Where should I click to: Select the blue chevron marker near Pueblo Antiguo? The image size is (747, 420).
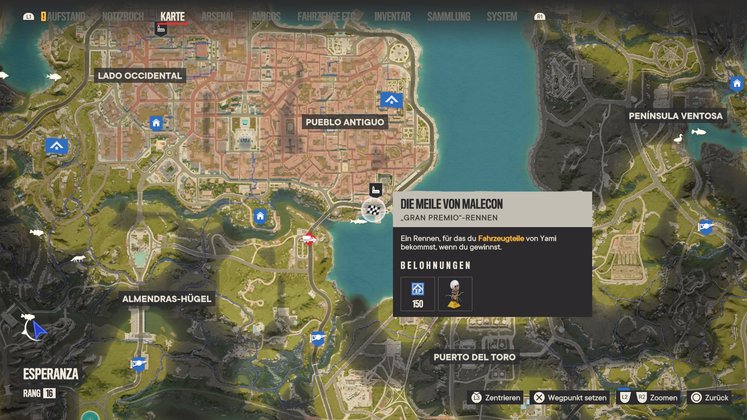(x=390, y=100)
